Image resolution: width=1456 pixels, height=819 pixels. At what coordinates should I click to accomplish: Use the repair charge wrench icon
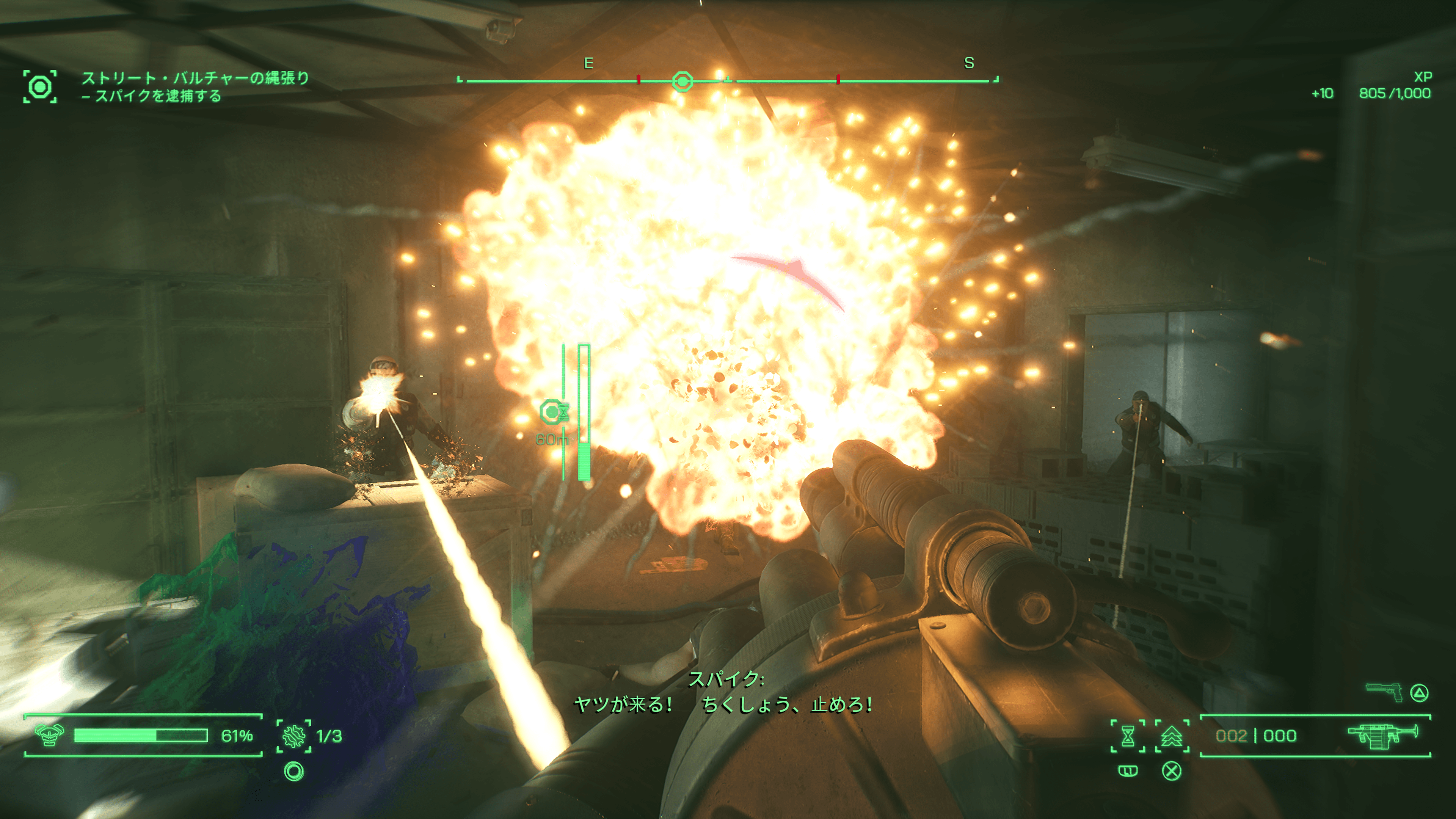294,736
